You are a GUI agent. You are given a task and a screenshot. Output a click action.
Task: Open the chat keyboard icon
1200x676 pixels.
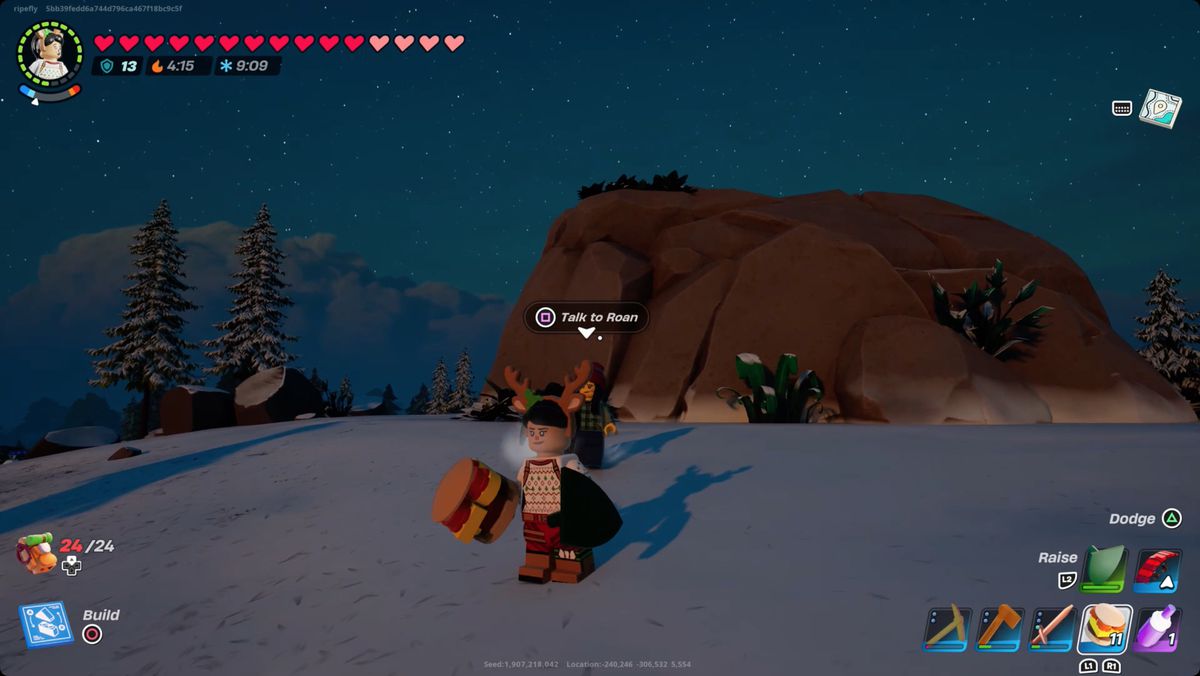click(x=1122, y=108)
